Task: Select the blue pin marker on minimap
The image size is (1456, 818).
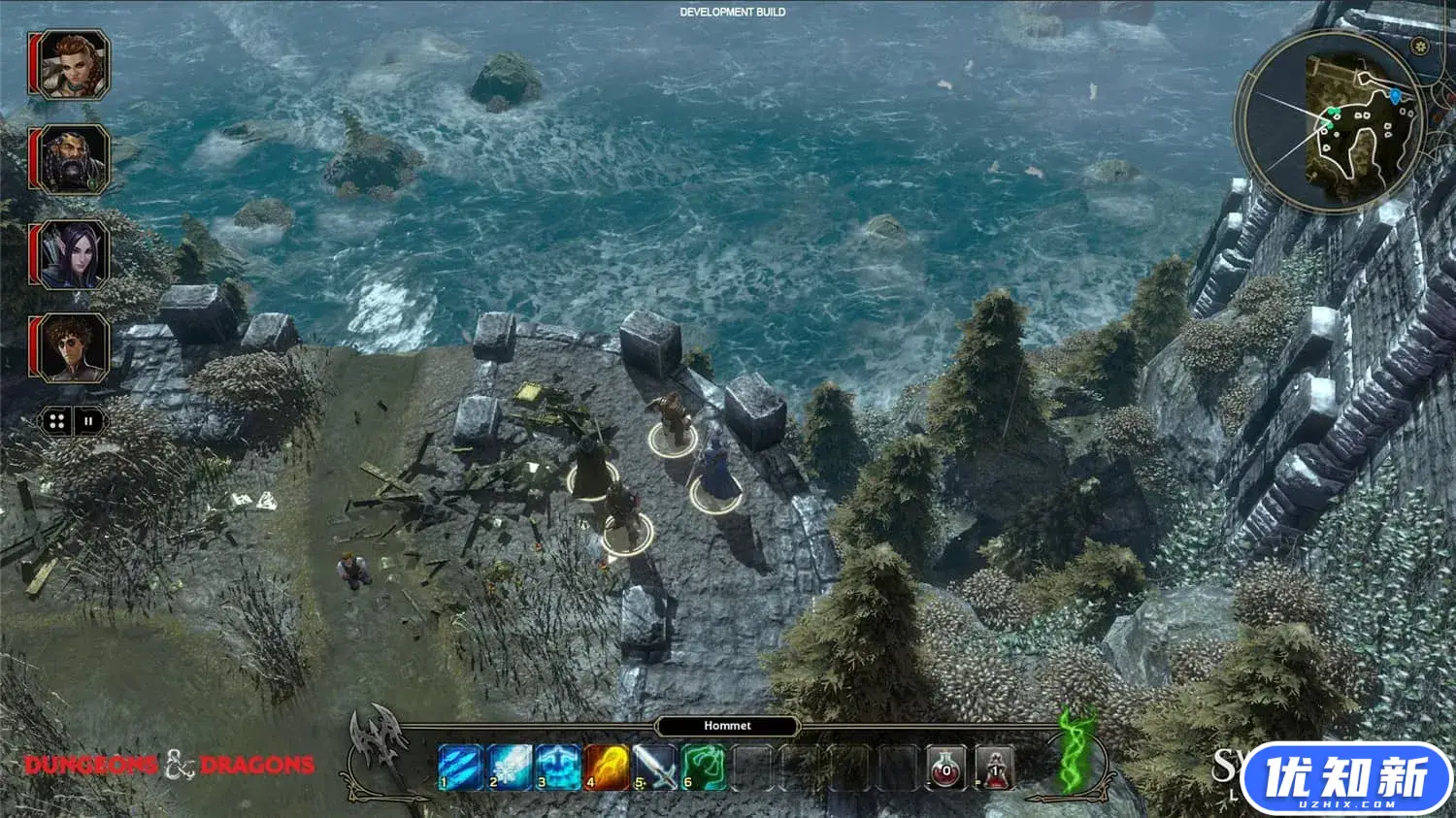Action: 1396,95
